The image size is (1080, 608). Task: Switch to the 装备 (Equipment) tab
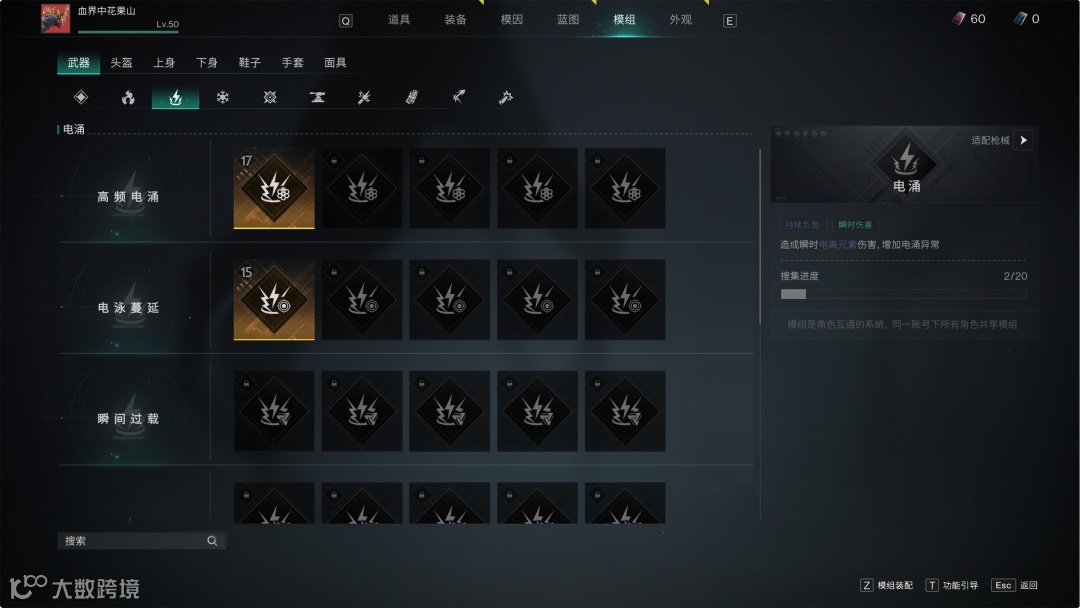tap(455, 20)
